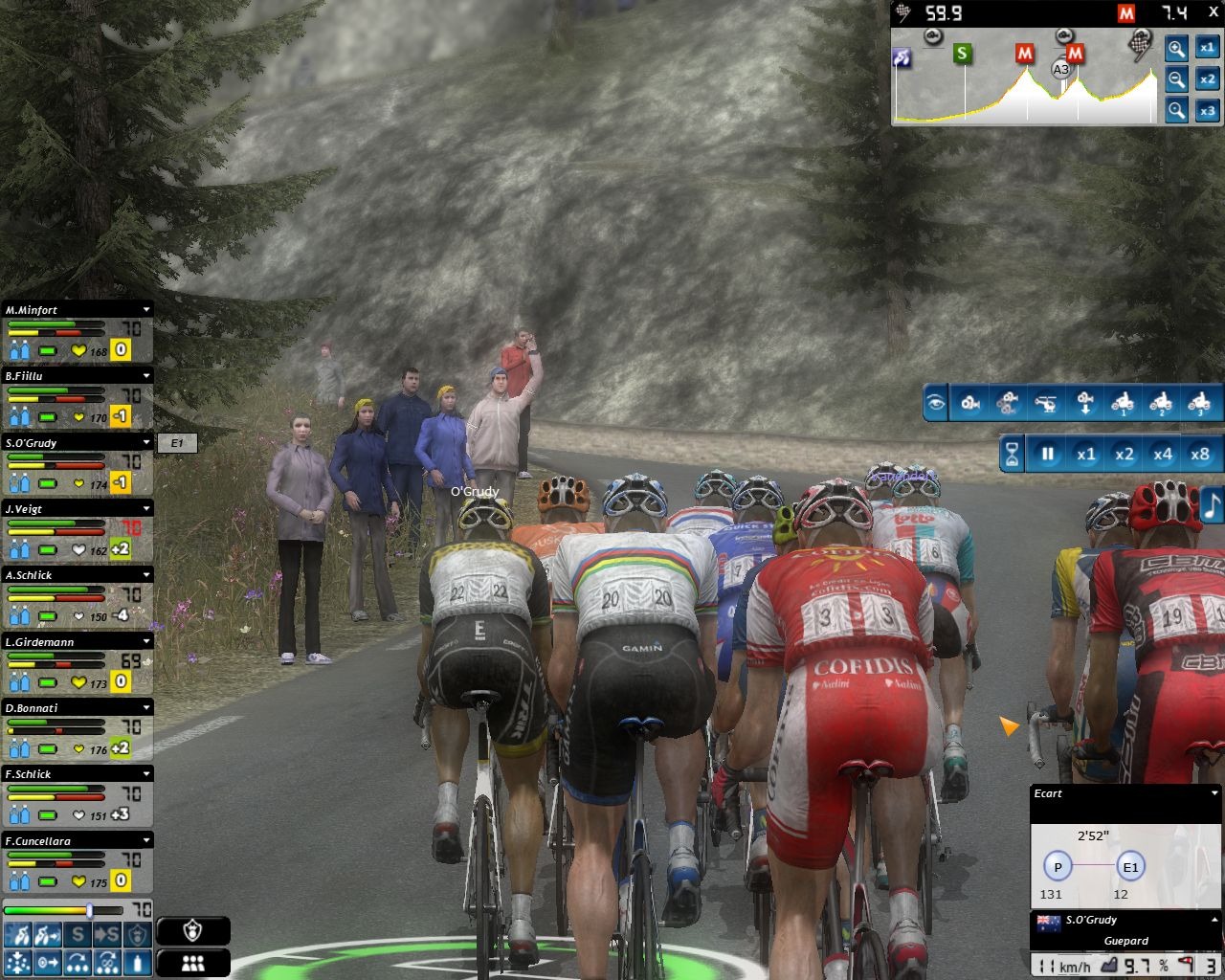Expand the Ecart gap panel dropdown

1214,793
